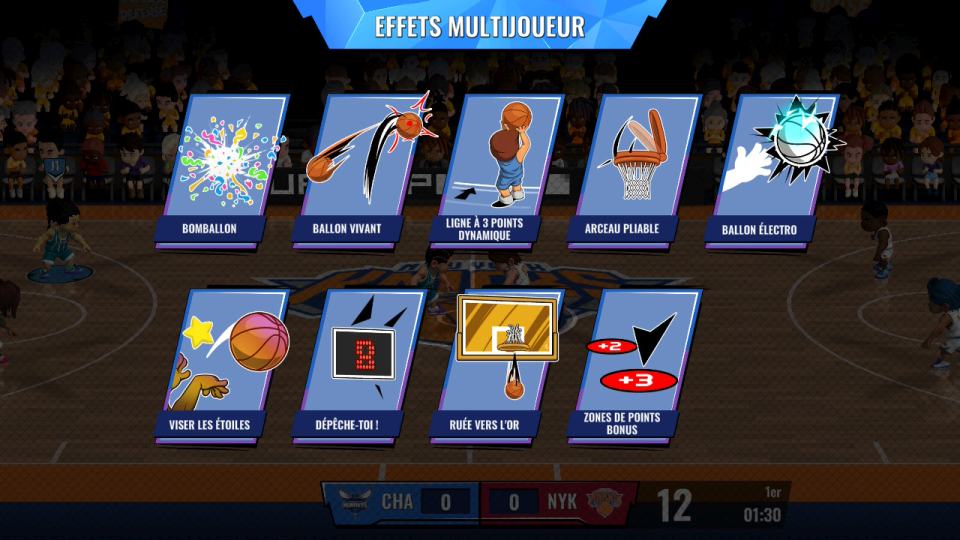Pick the Ligne à 3 Points Dynamique card
Screen dimensions: 960x540
coord(494,168)
